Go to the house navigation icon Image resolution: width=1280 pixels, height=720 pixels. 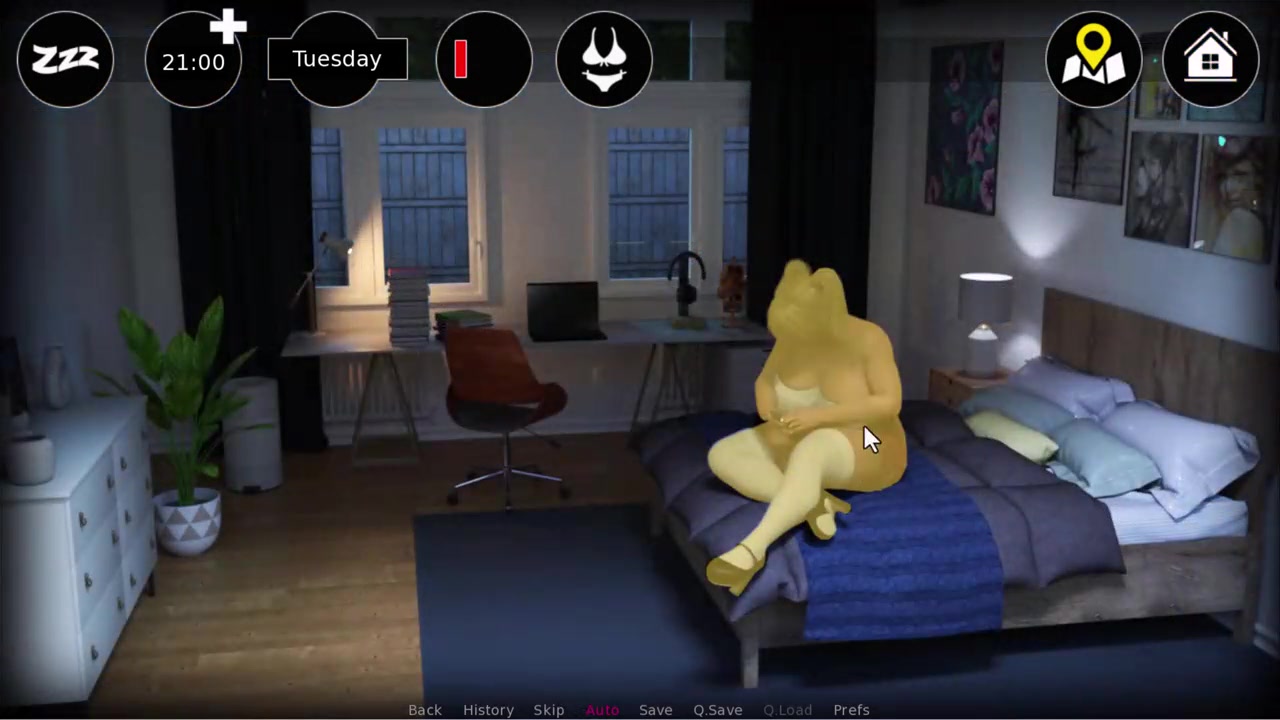tap(1210, 60)
